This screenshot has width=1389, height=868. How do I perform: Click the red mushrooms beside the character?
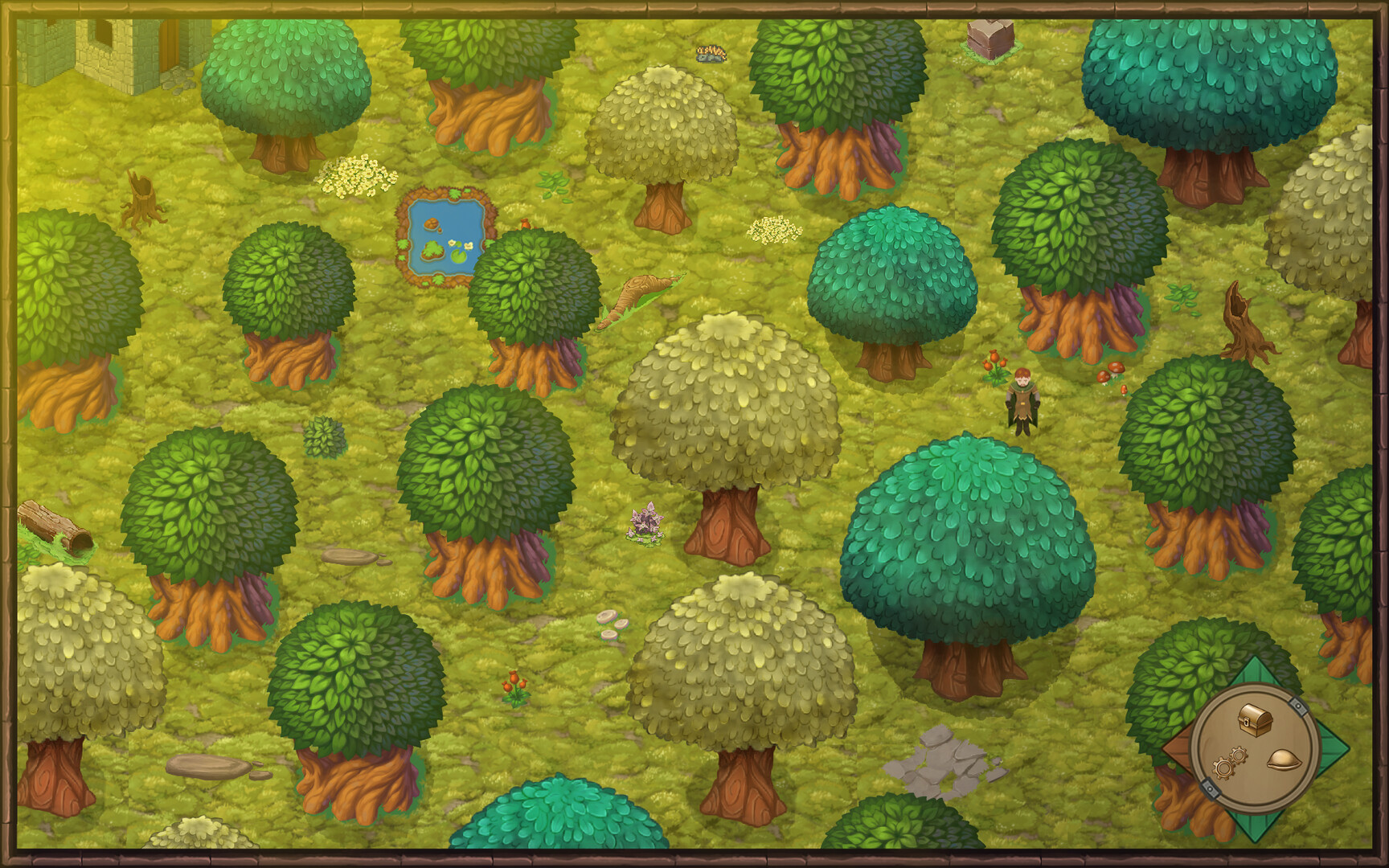(x=1113, y=374)
